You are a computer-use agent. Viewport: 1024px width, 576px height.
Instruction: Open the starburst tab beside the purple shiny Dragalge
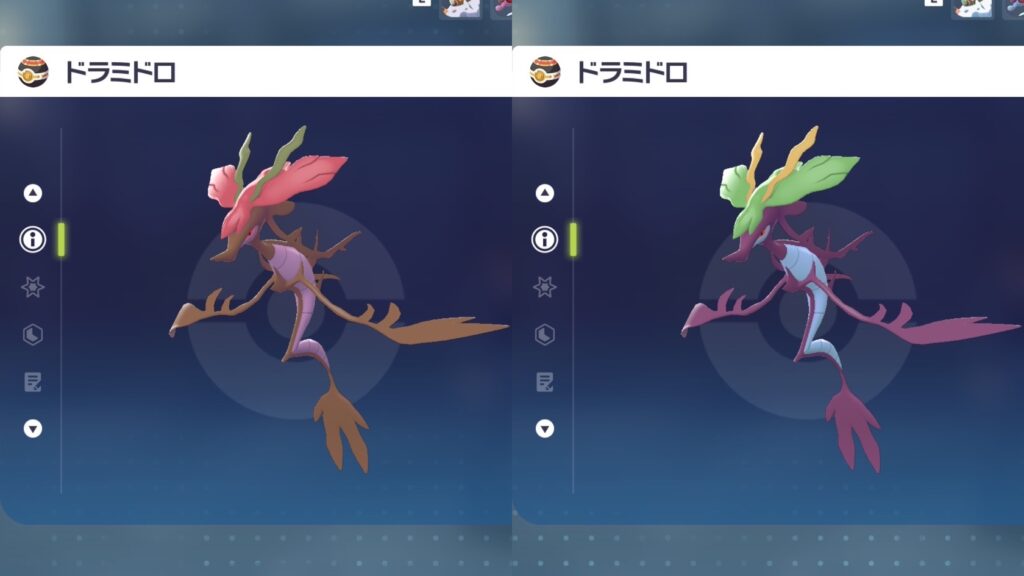[545, 287]
